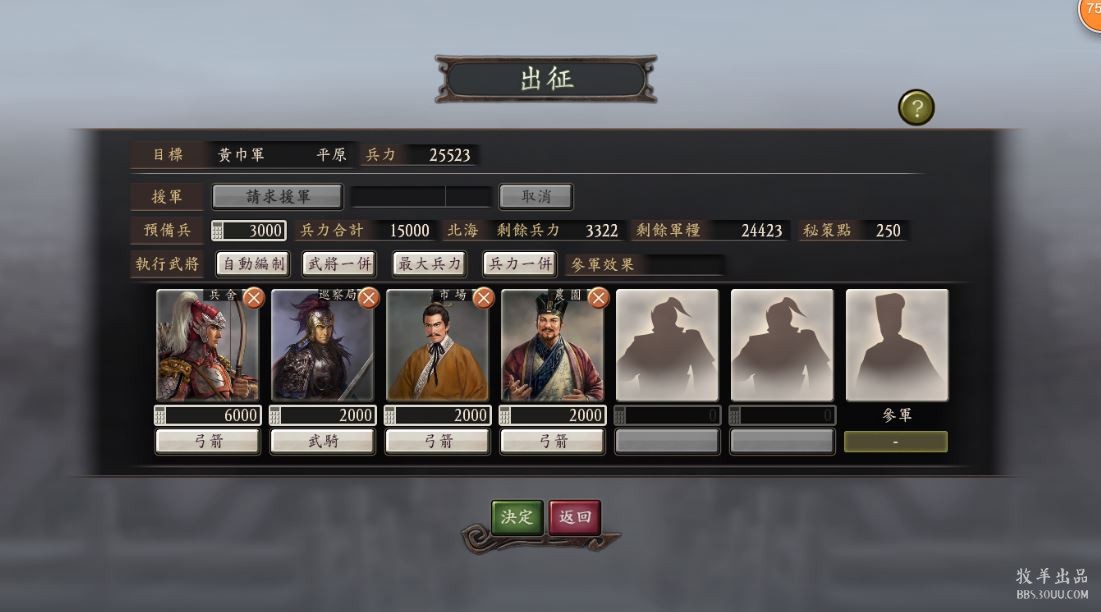This screenshot has height=612, width=1101.
Task: Confirm the expedition with 決定
Action: 517,517
